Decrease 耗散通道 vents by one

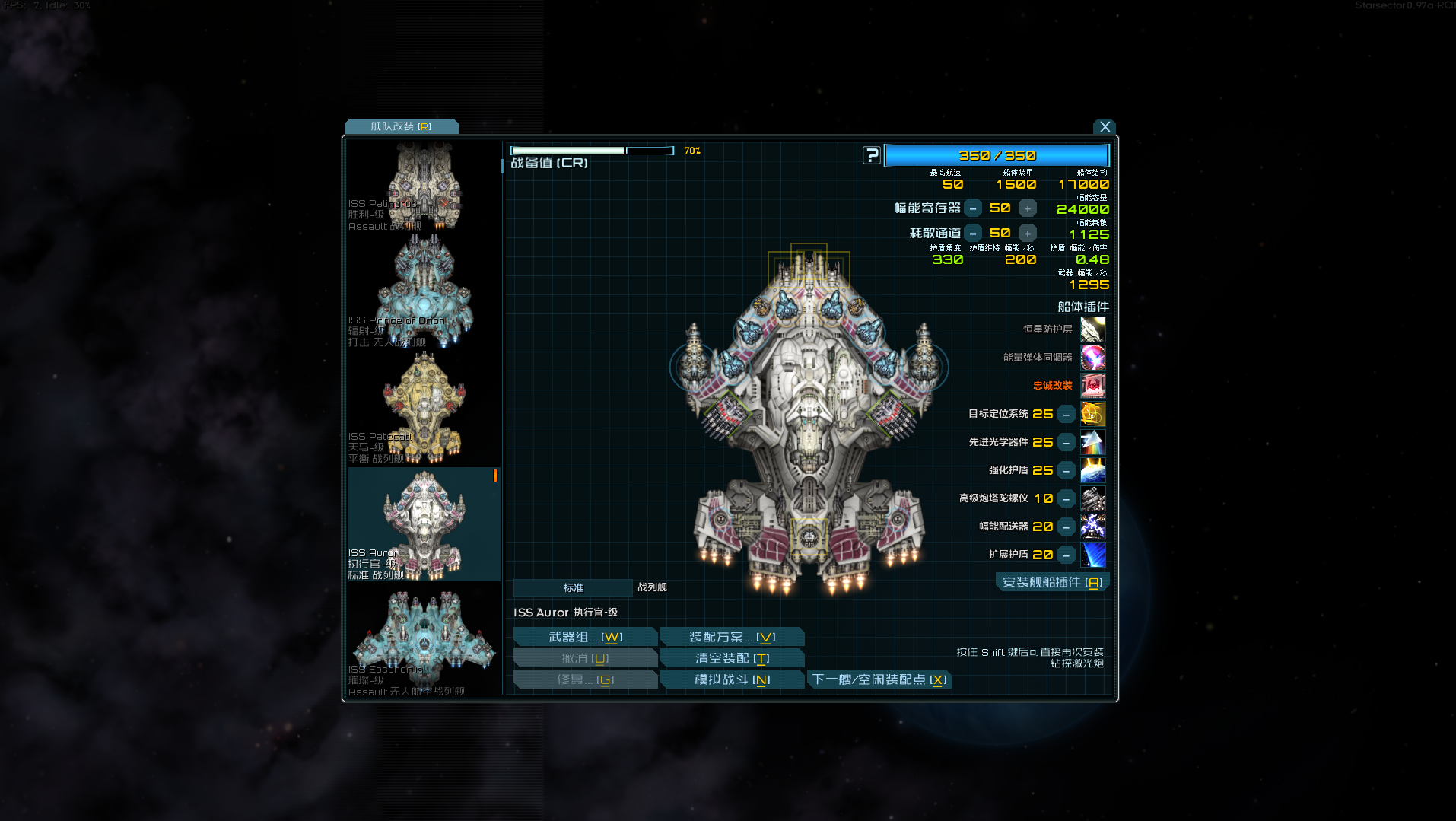pyautogui.click(x=973, y=234)
